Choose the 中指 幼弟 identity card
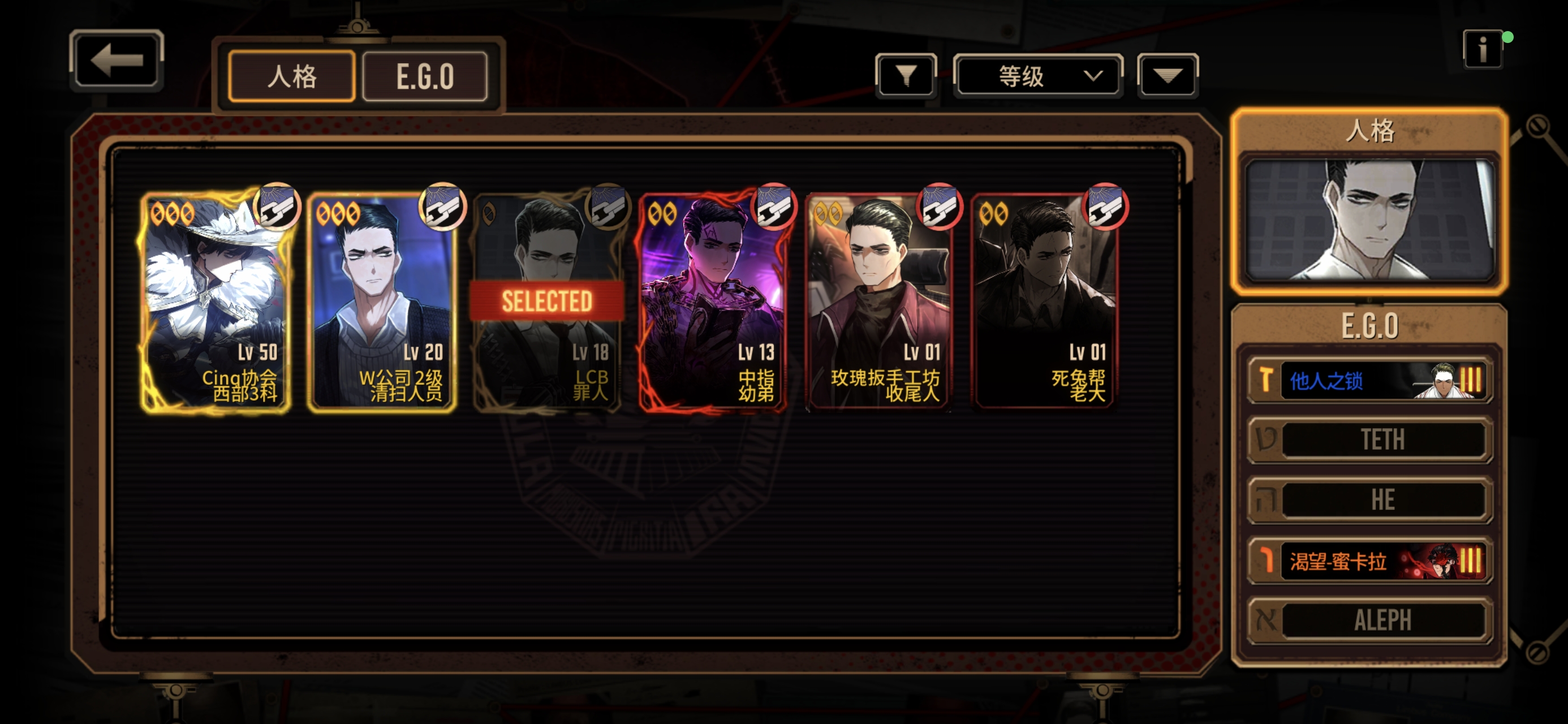 pos(713,302)
